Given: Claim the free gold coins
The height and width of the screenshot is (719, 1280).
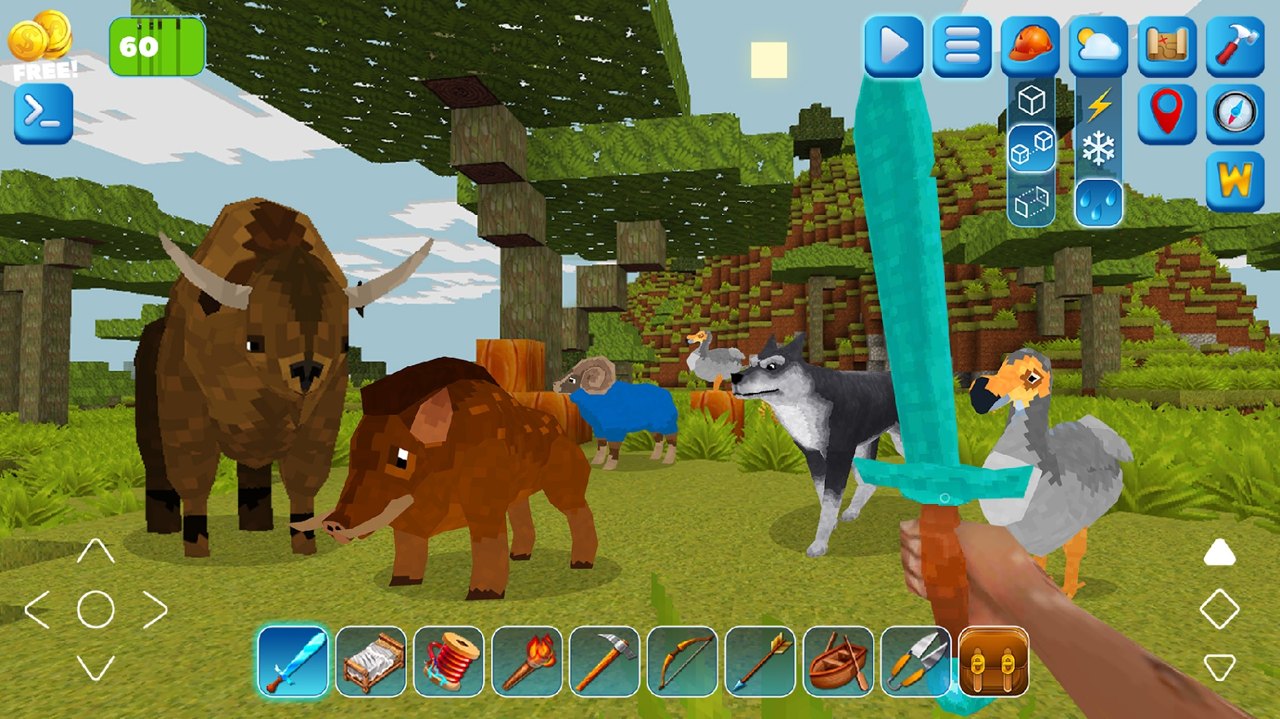Looking at the screenshot, I should click(x=41, y=44).
